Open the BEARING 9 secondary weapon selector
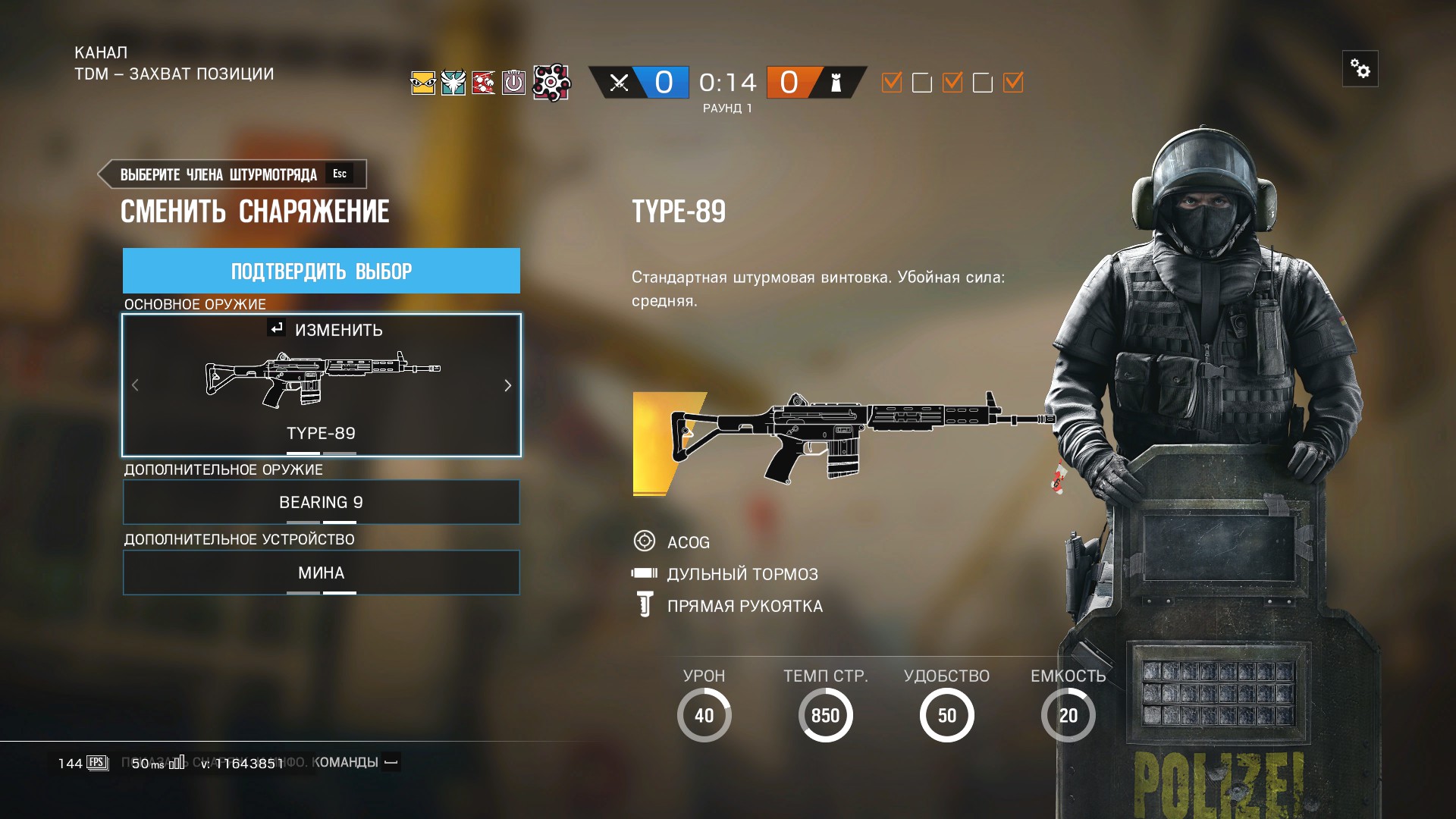 tap(321, 502)
